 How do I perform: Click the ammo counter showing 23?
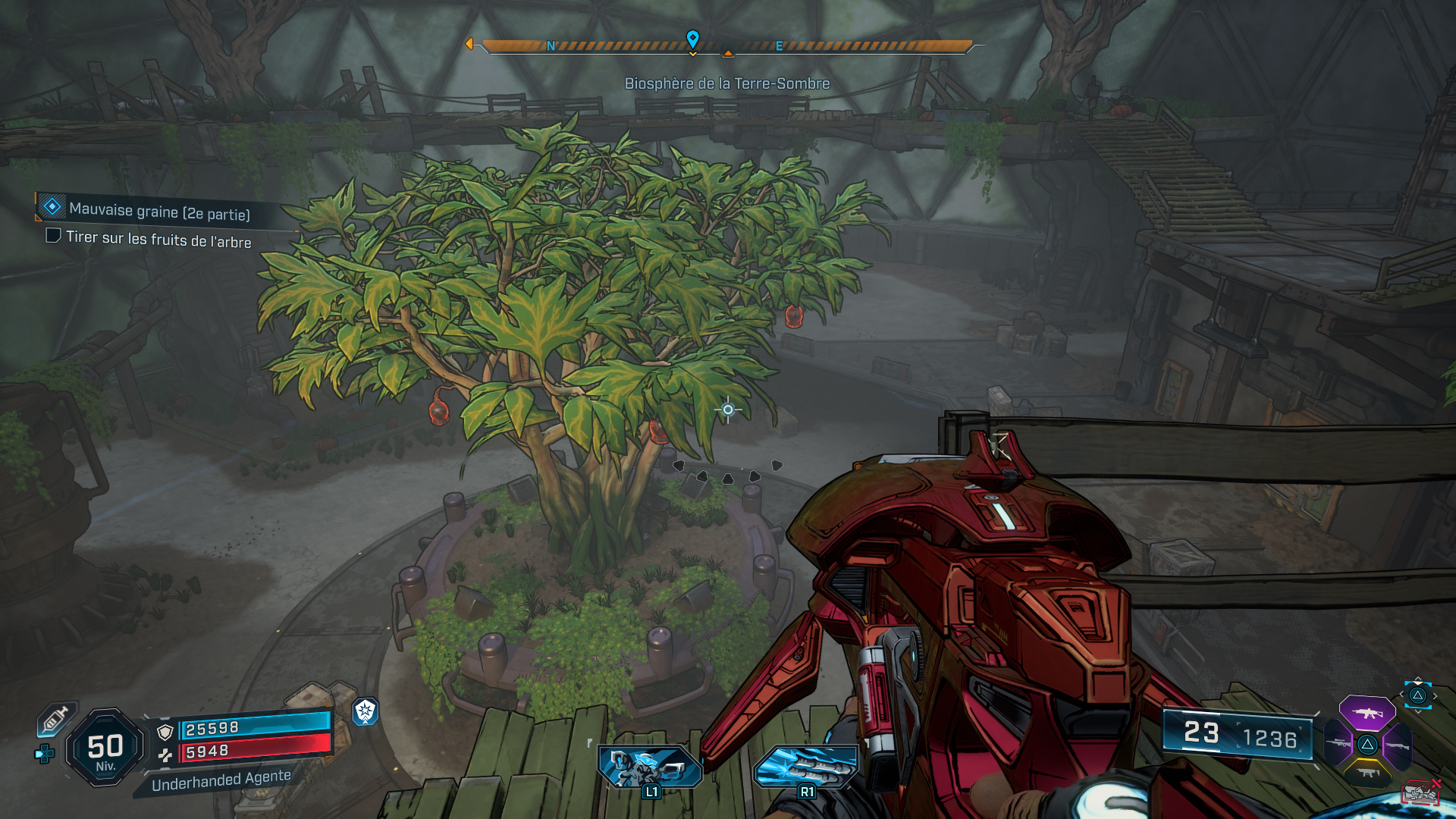[1202, 733]
